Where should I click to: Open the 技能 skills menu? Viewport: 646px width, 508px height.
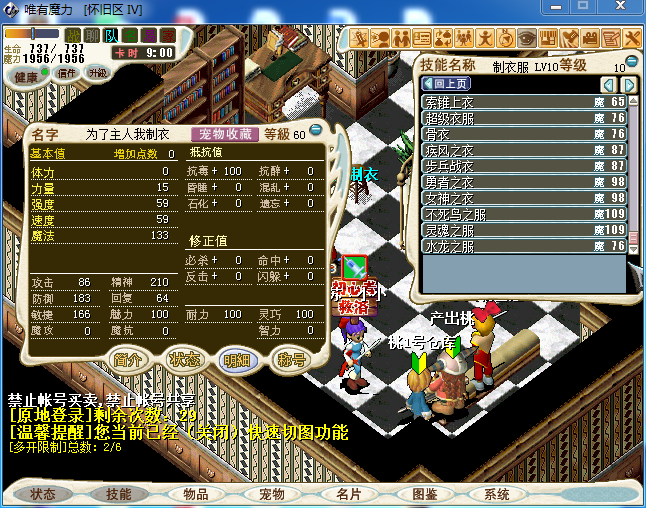119,494
